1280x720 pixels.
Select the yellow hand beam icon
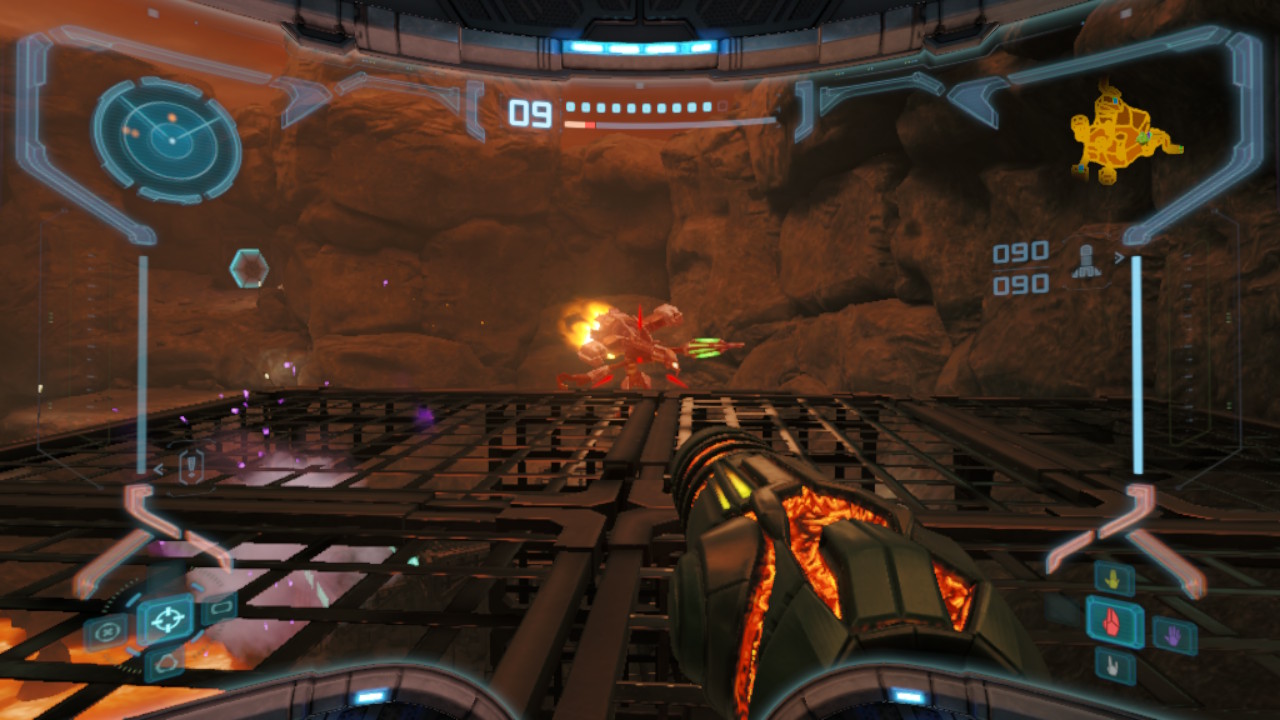point(1112,578)
